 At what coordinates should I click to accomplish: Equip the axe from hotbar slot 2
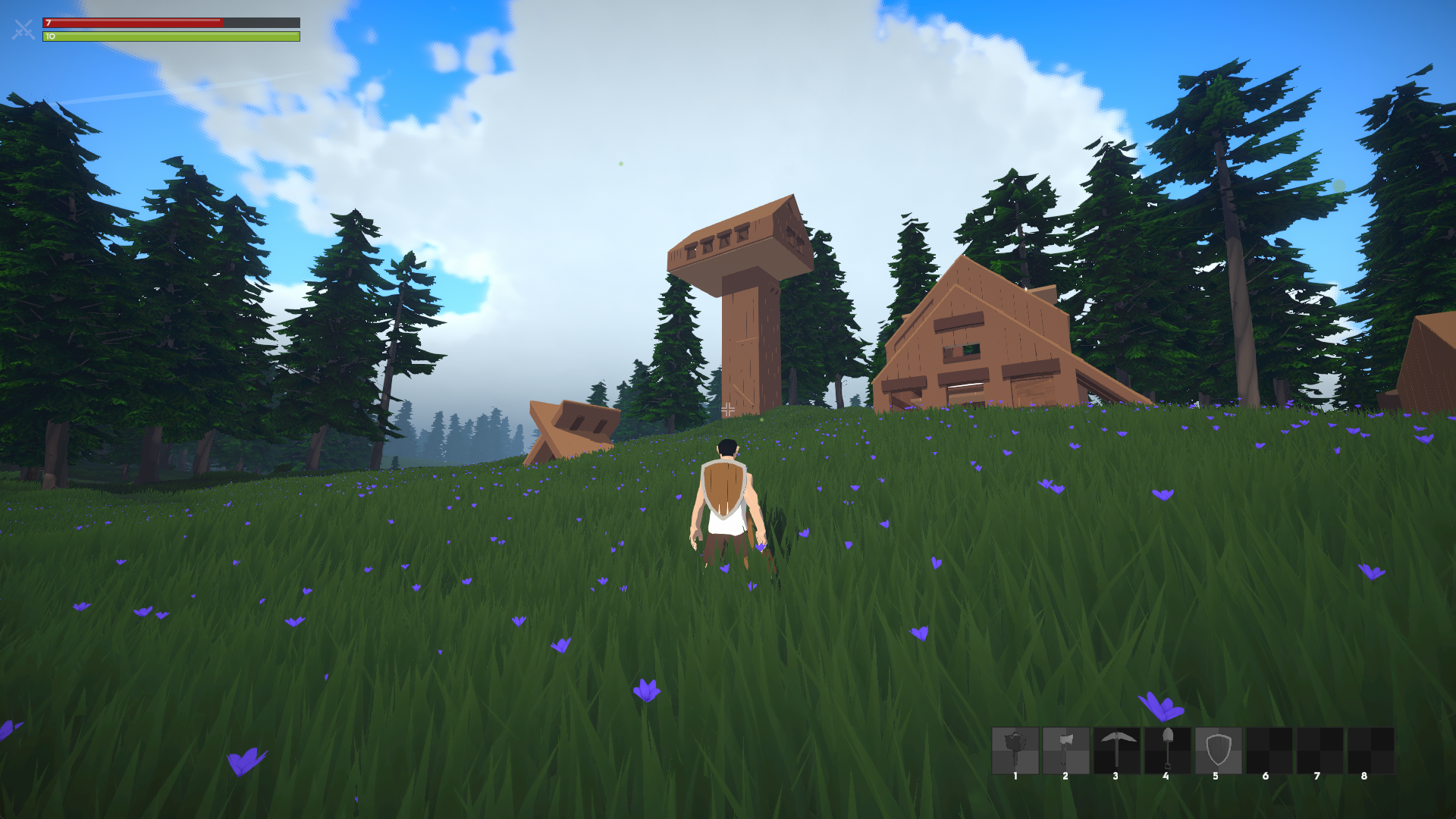point(1065,750)
